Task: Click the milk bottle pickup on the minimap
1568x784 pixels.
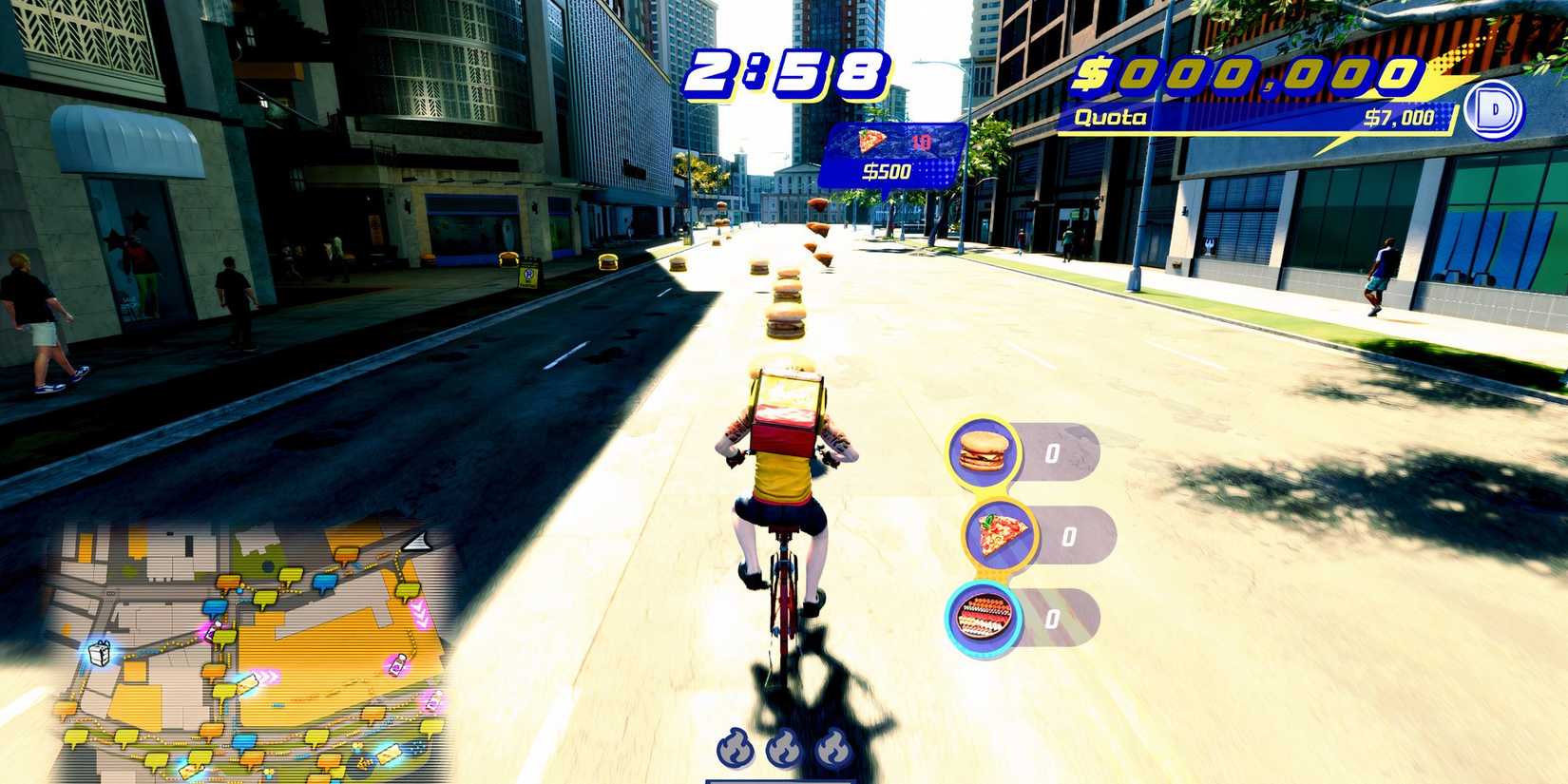Action: (398, 664)
